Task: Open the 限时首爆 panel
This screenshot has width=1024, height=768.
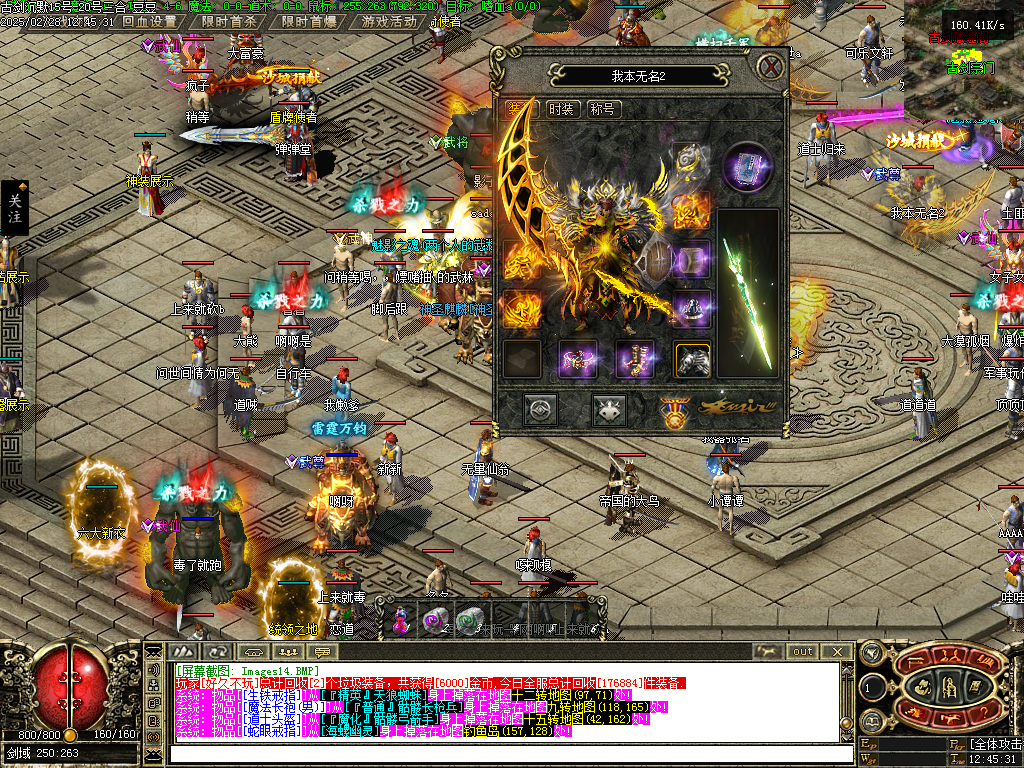Action: 309,21
